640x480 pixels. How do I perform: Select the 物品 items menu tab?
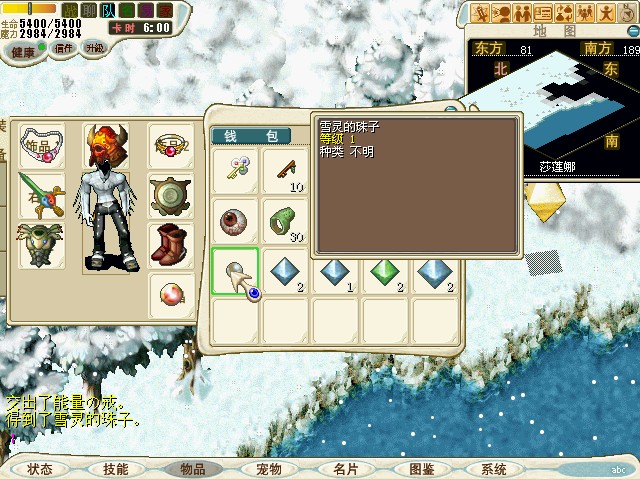coord(192,469)
